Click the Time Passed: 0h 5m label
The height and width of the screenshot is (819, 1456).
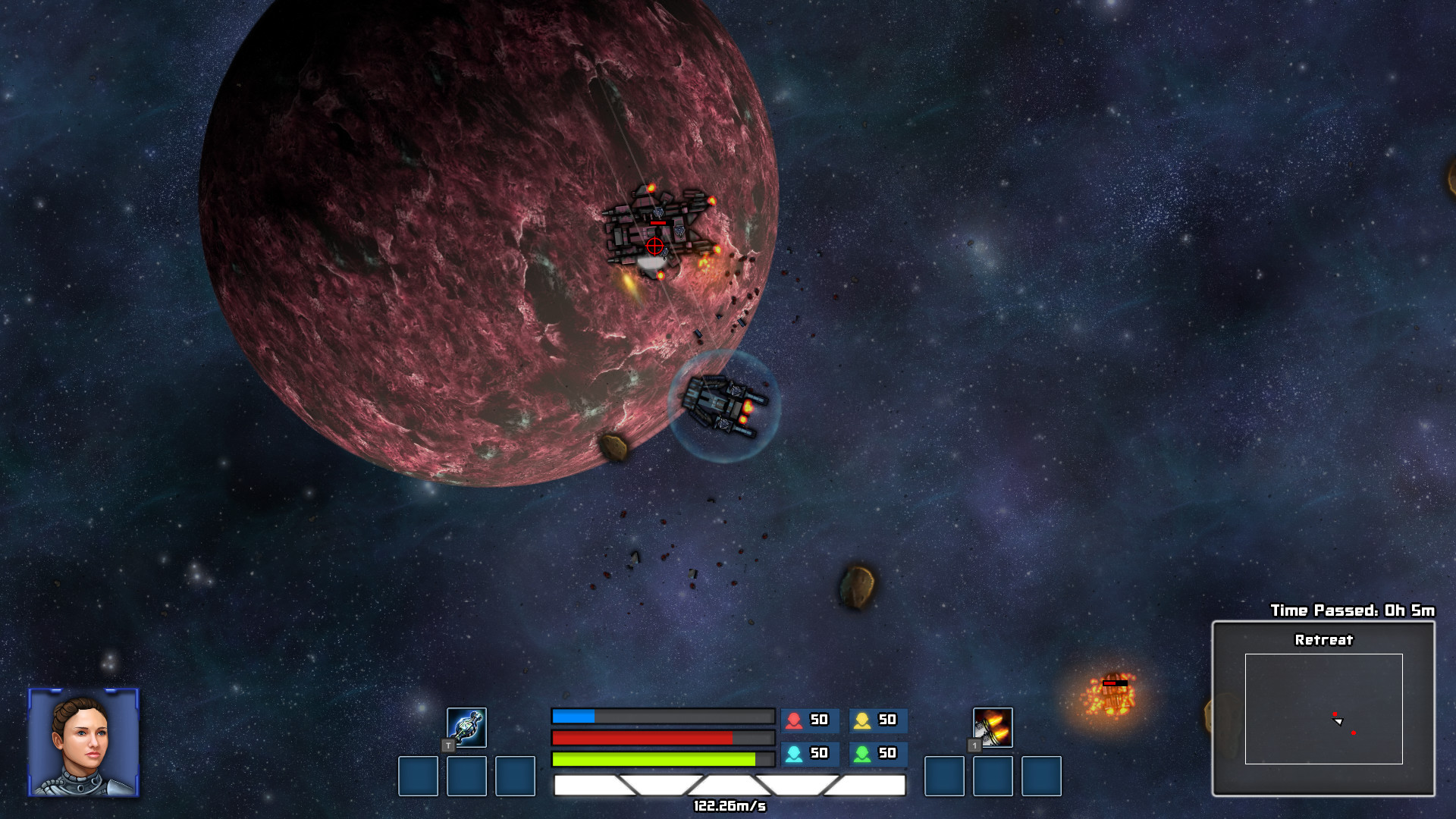pos(1354,610)
